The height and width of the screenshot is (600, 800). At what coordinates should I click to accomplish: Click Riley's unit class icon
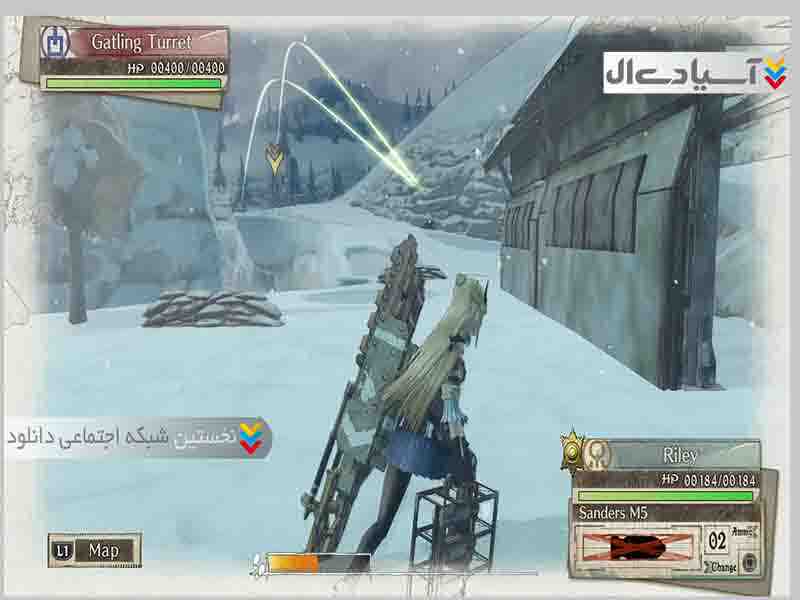597,454
